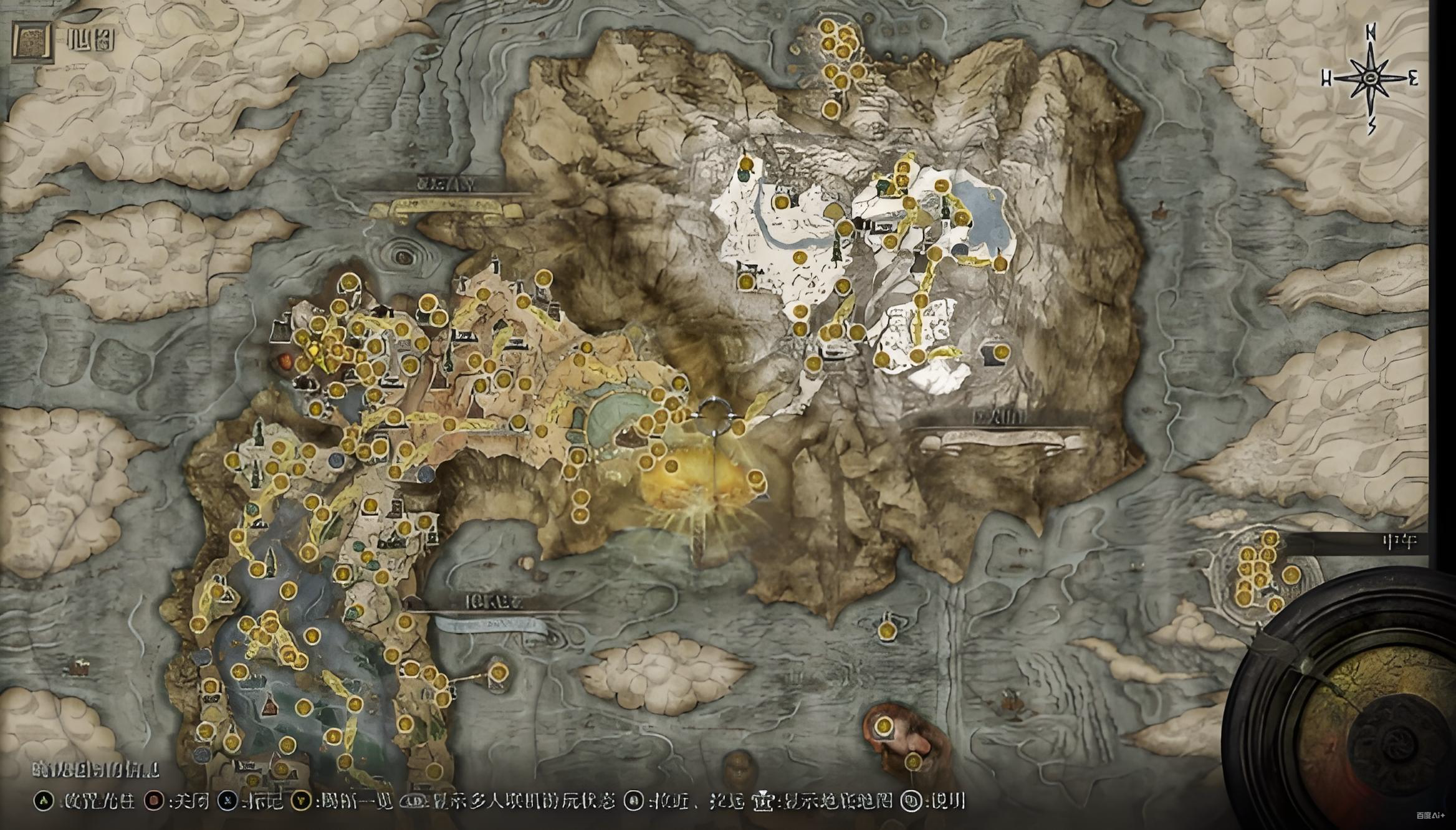
Task: Select the lone grace marker on the small southern sea island
Action: click(886, 630)
